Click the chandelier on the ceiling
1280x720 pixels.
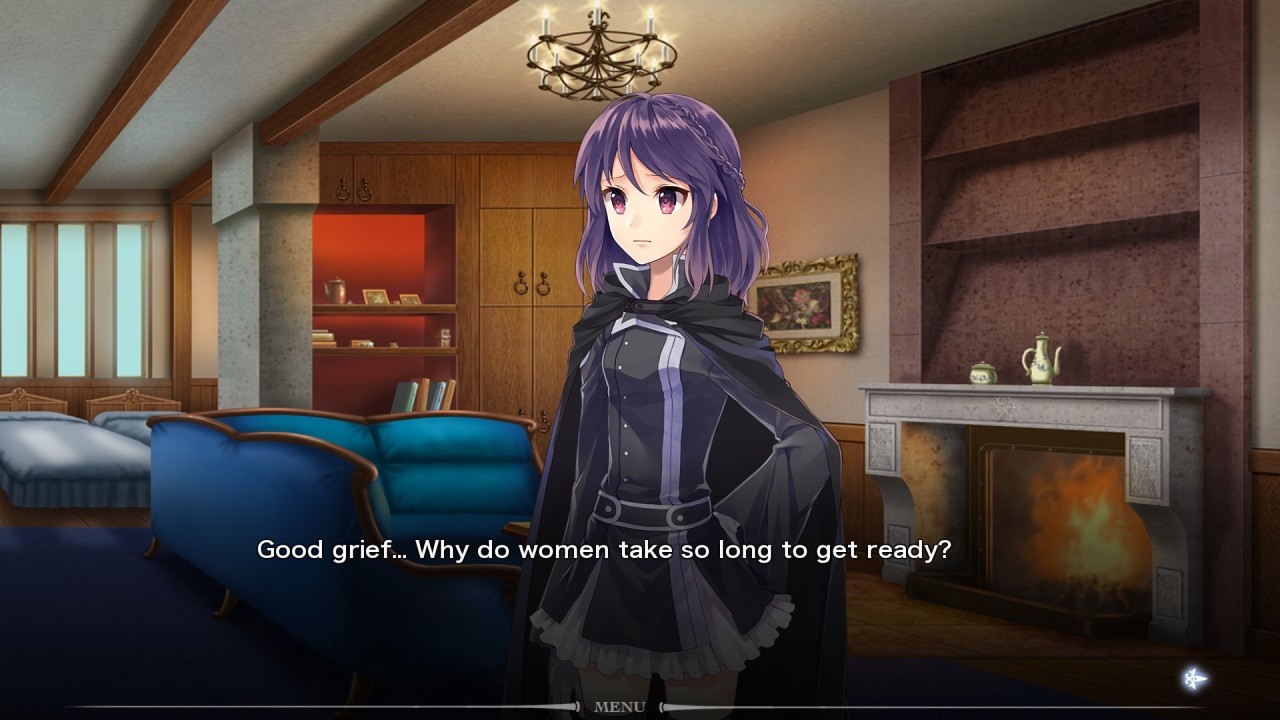(x=597, y=50)
